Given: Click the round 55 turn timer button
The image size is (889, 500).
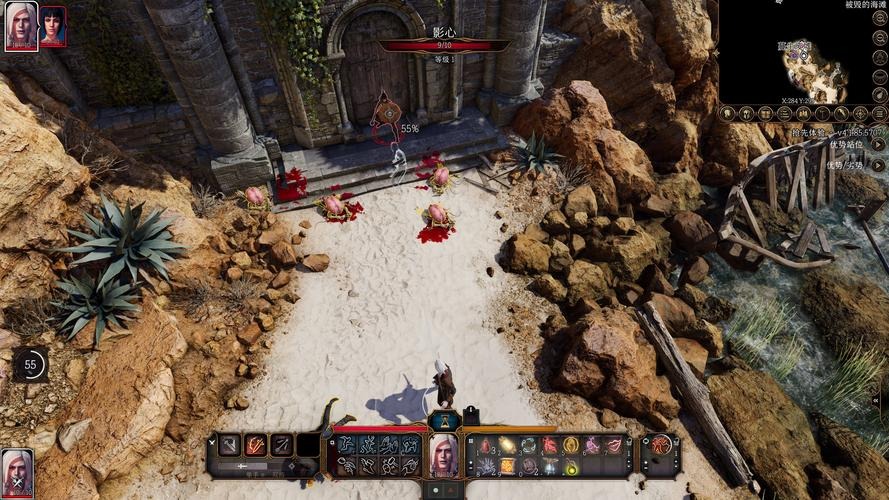Looking at the screenshot, I should pyautogui.click(x=30, y=366).
